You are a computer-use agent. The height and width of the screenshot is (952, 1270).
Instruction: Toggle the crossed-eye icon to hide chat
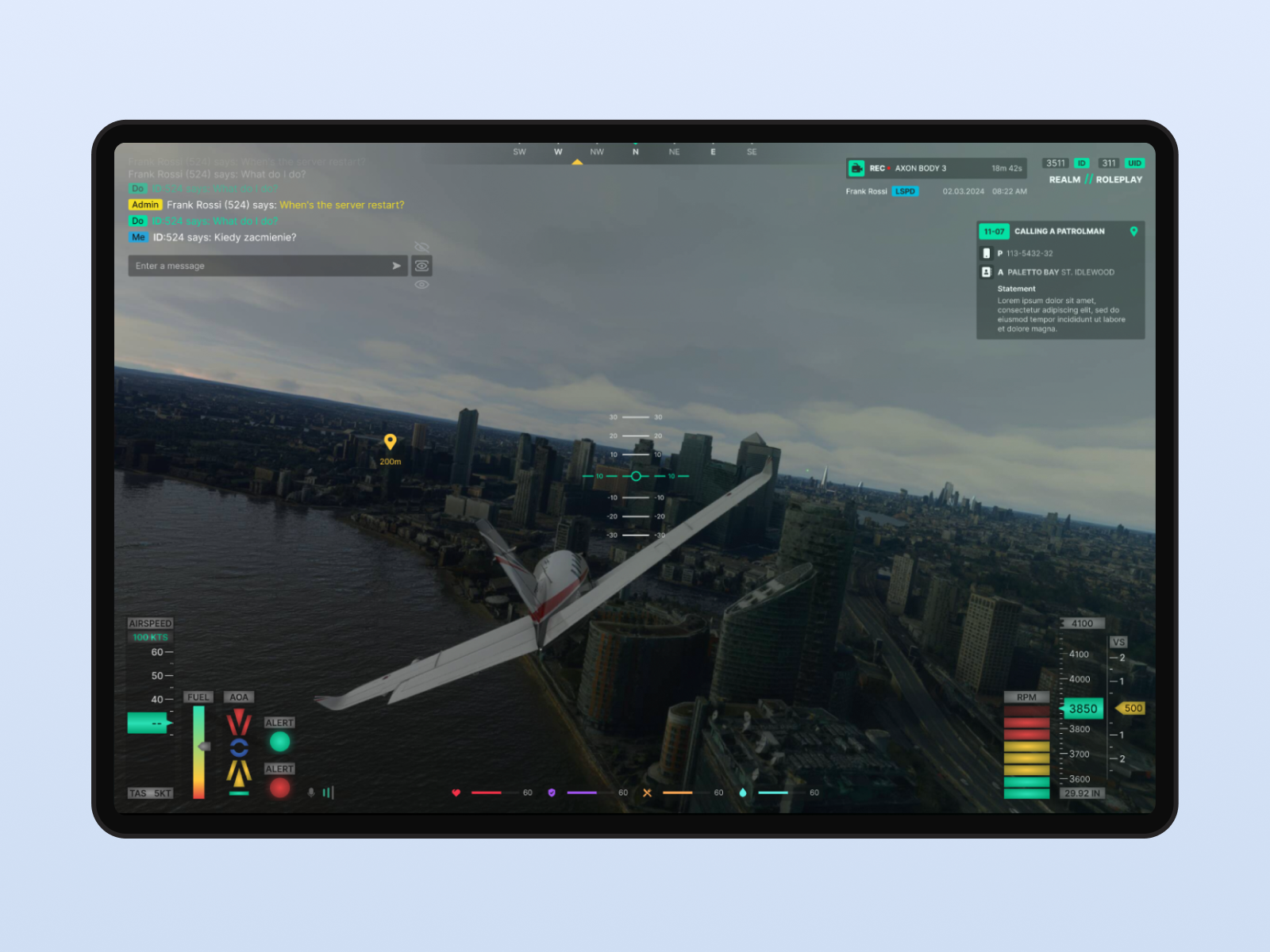[x=421, y=246]
